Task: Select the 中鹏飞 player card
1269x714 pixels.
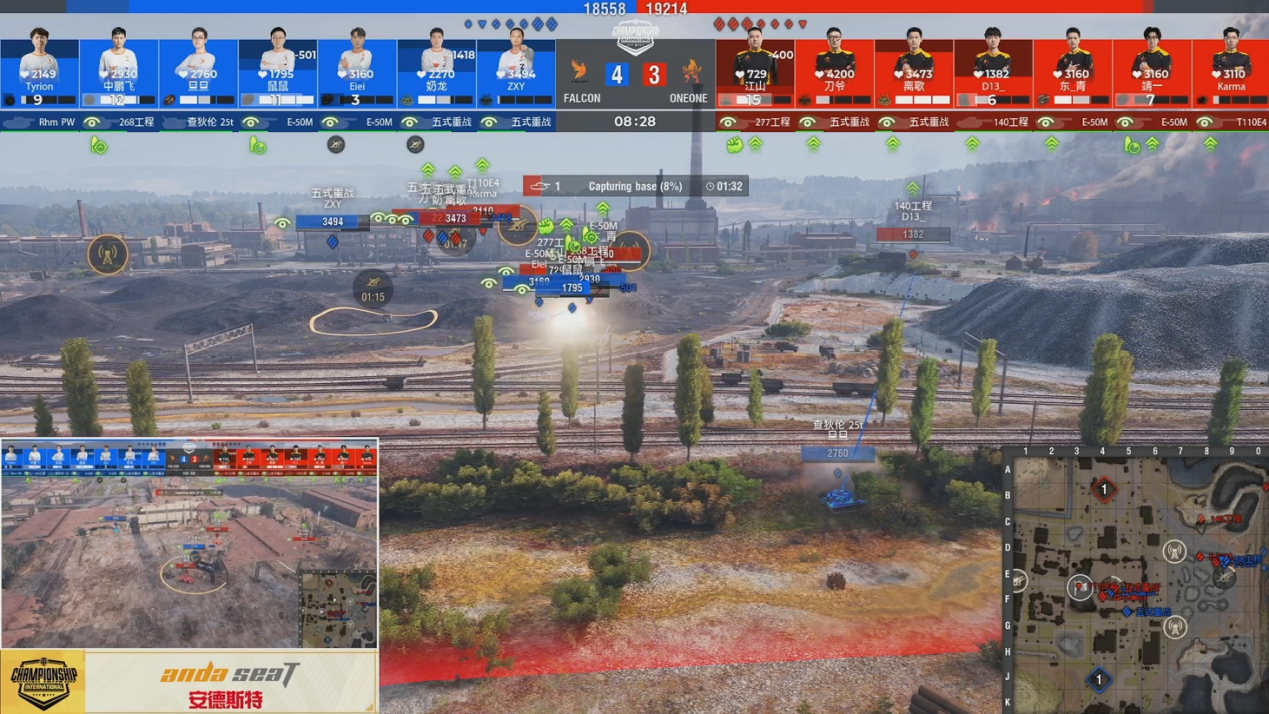Action: click(x=119, y=70)
